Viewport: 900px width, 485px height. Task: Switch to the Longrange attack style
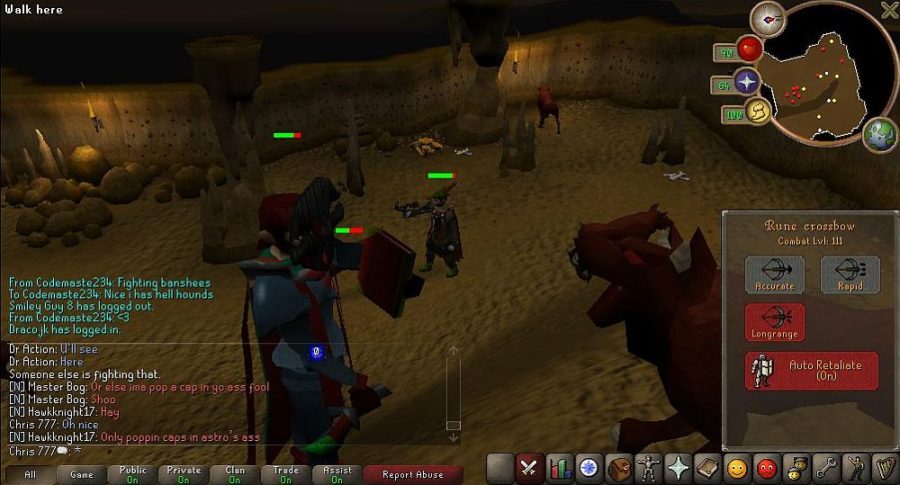pos(774,322)
